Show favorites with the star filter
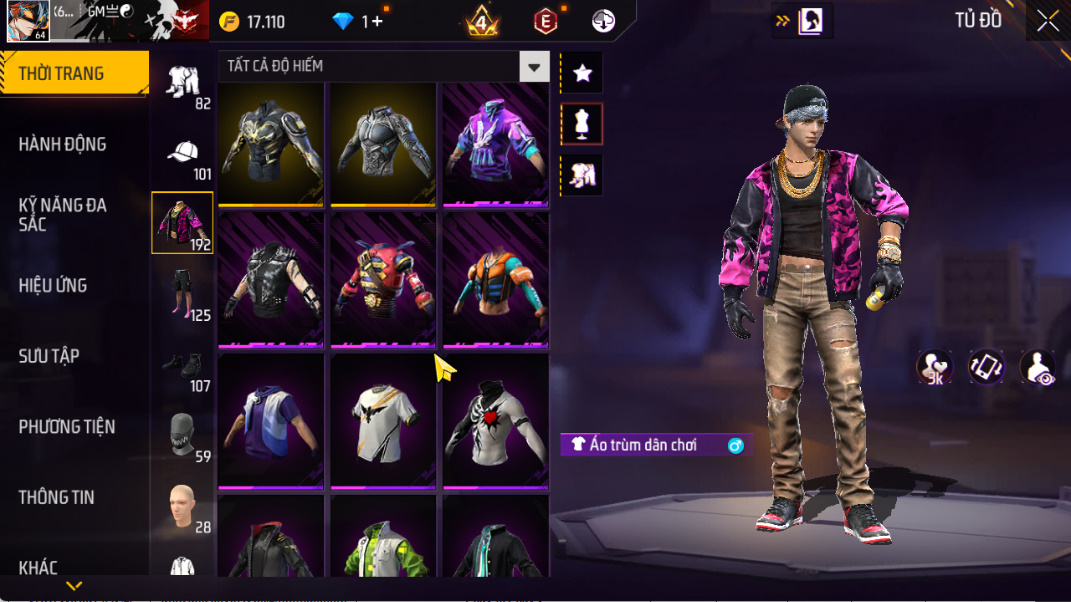The height and width of the screenshot is (602, 1071). (582, 73)
